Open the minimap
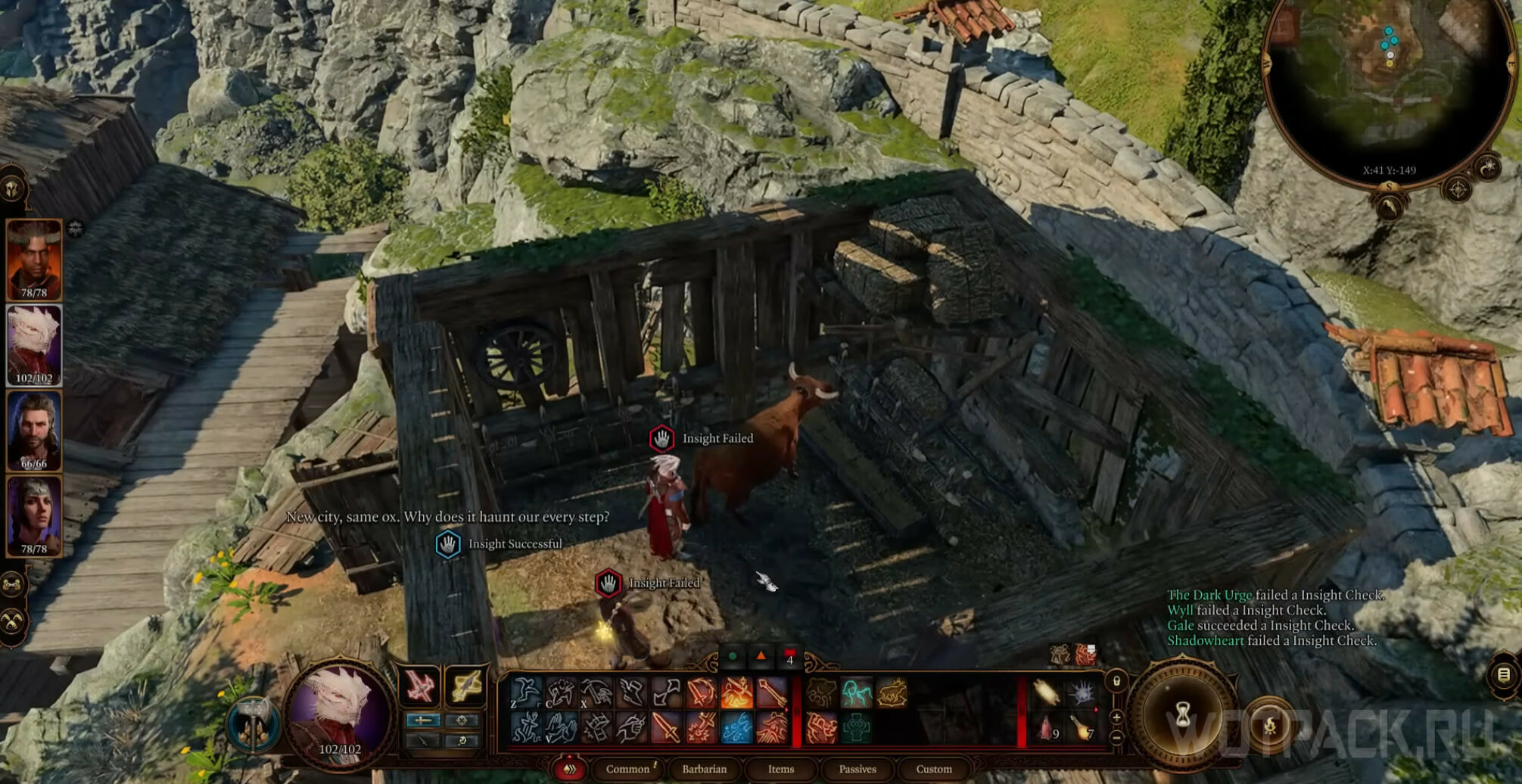This screenshot has width=1522, height=784. (x=1389, y=83)
